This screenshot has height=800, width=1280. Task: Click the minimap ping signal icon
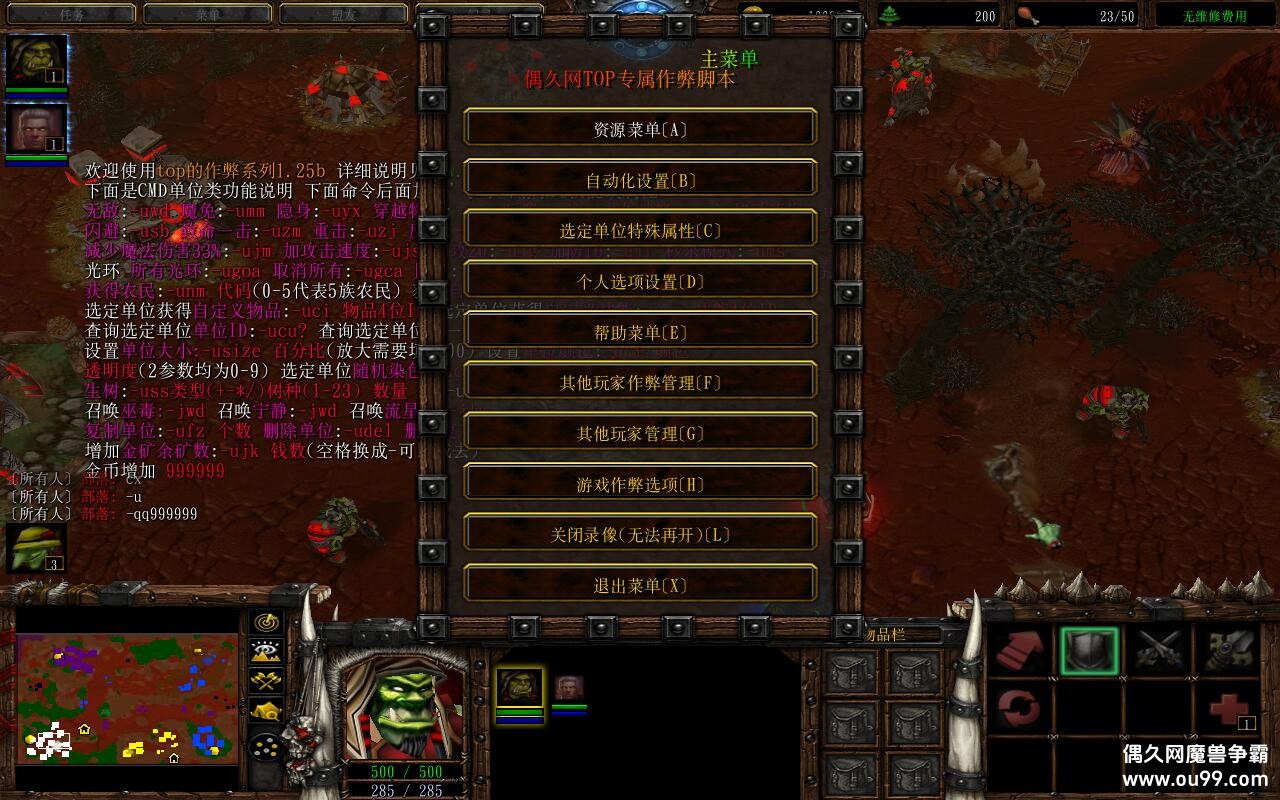click(x=265, y=622)
